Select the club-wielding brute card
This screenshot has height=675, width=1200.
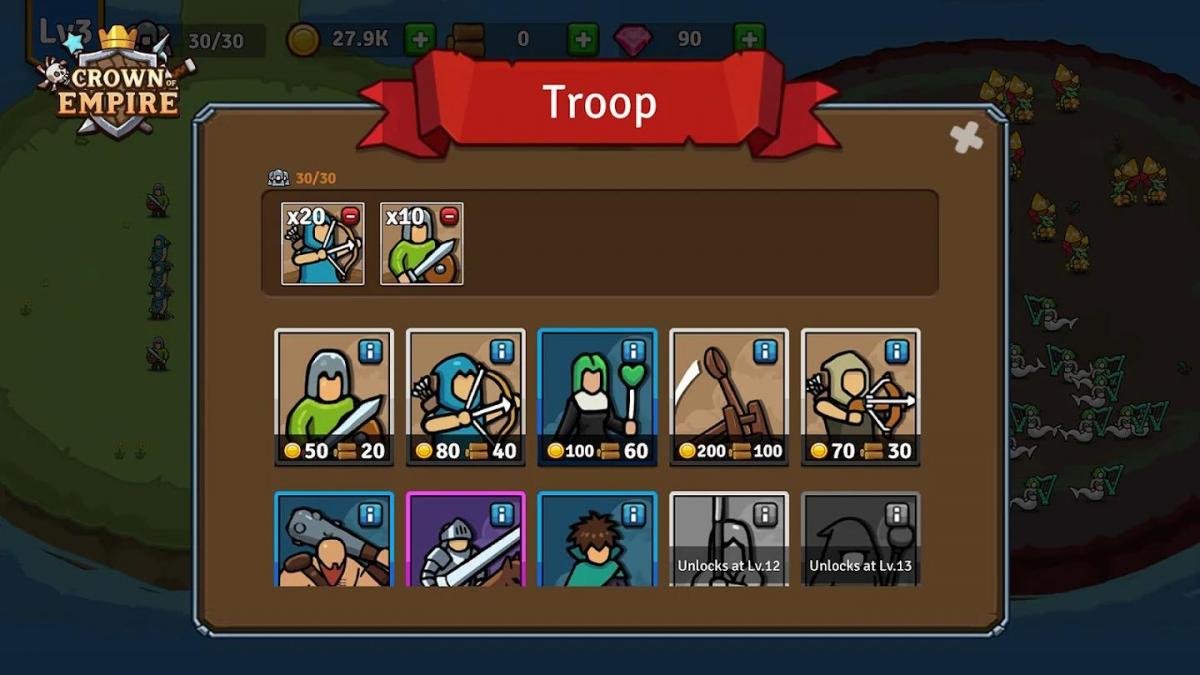tap(334, 541)
